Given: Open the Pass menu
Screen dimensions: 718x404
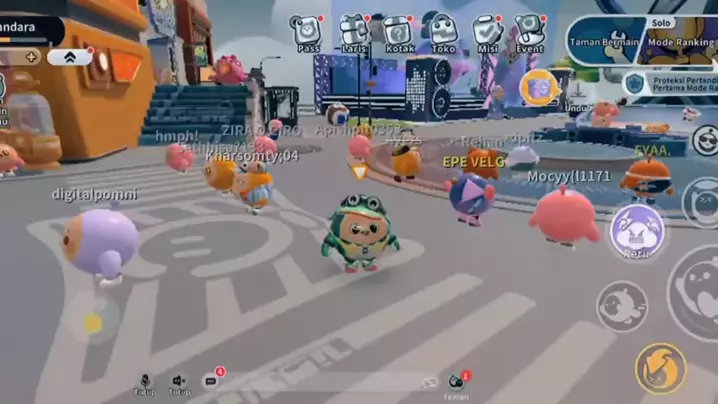Looking at the screenshot, I should (x=306, y=32).
